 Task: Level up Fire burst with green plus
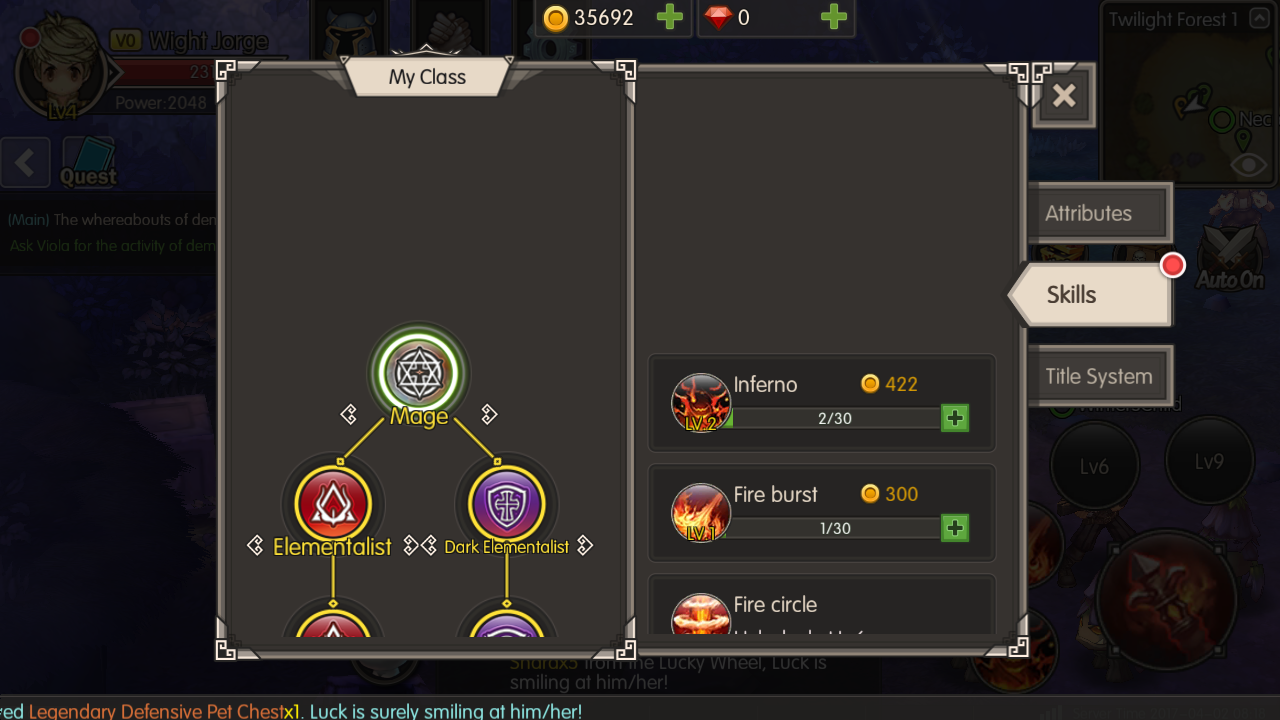coord(955,528)
